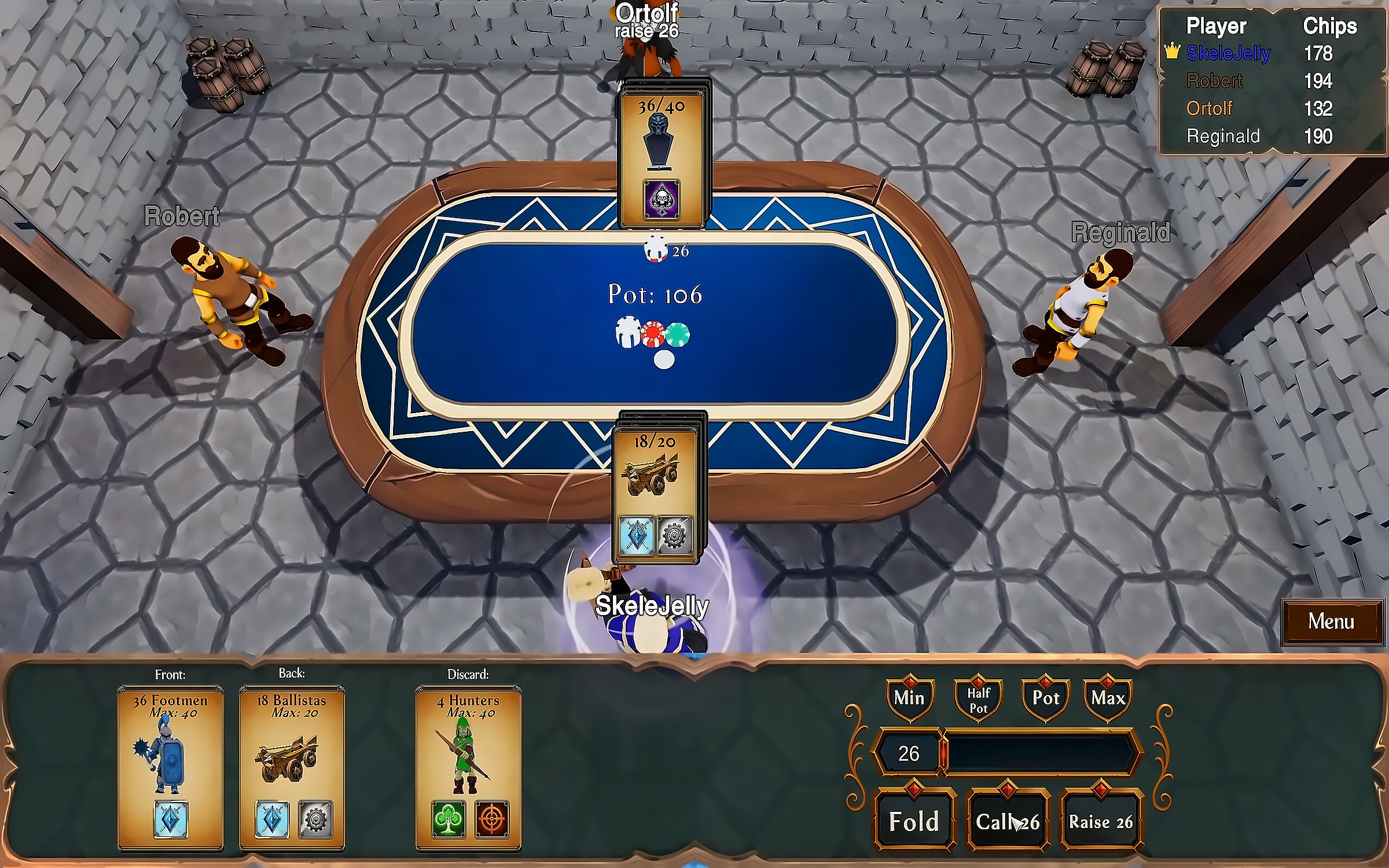This screenshot has height=868, width=1389.
Task: Select the 18 Ballistas back card
Action: pos(292,767)
